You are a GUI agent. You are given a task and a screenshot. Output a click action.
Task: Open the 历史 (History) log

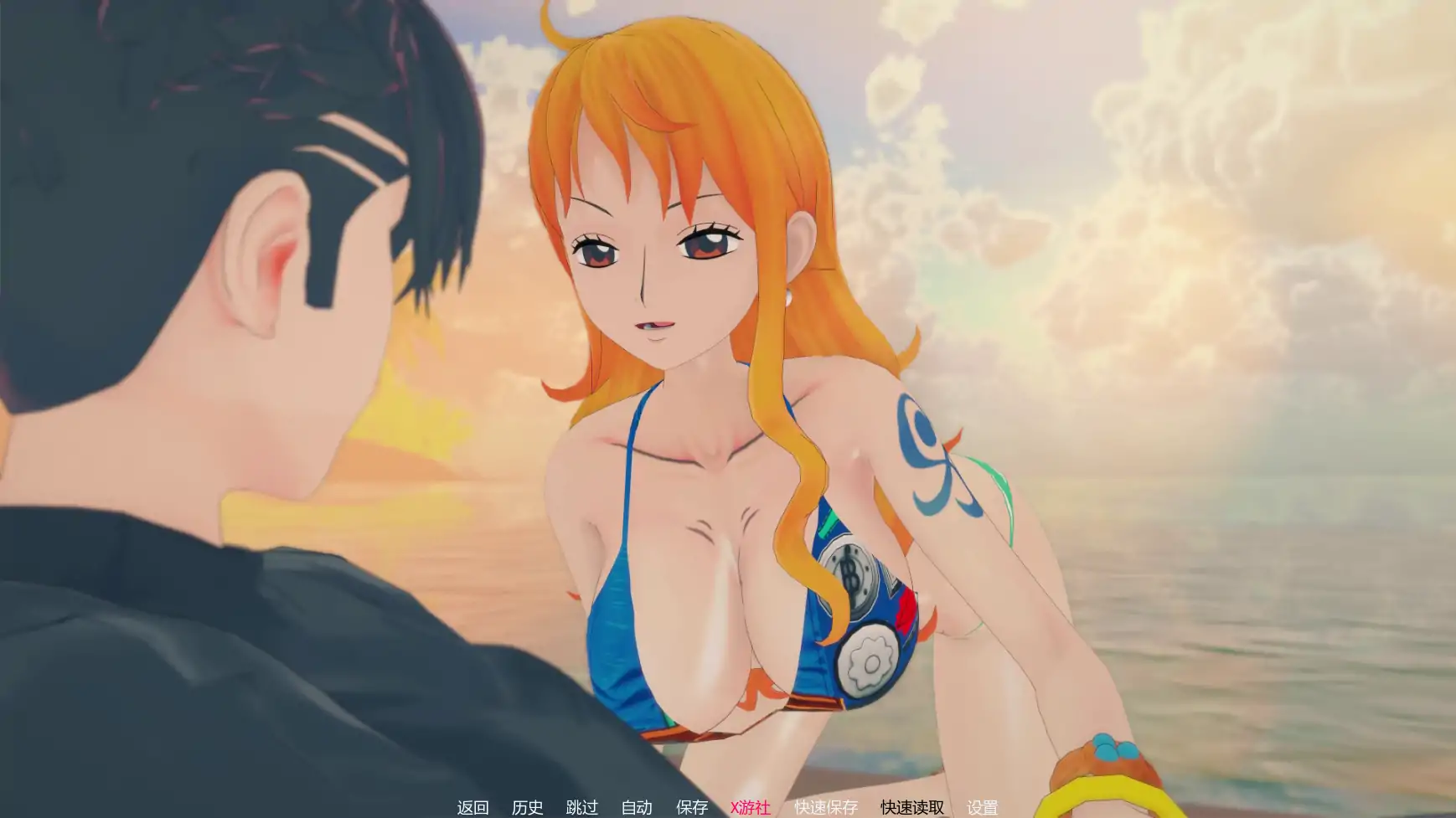[x=527, y=807]
